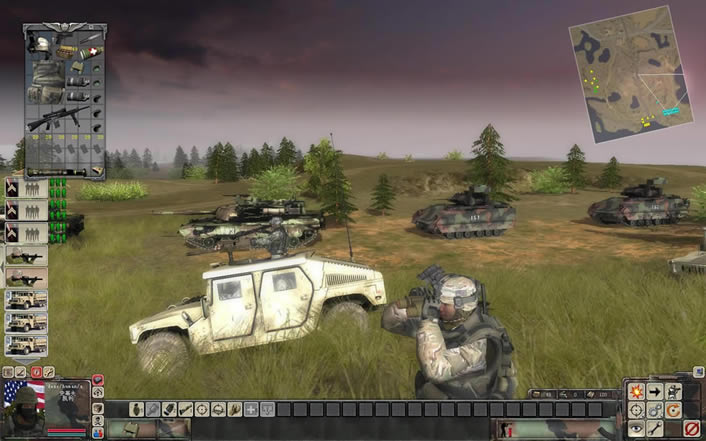The image size is (706, 441).
Task: Select the crosshair aim slot in the hotbar
Action: point(203,409)
